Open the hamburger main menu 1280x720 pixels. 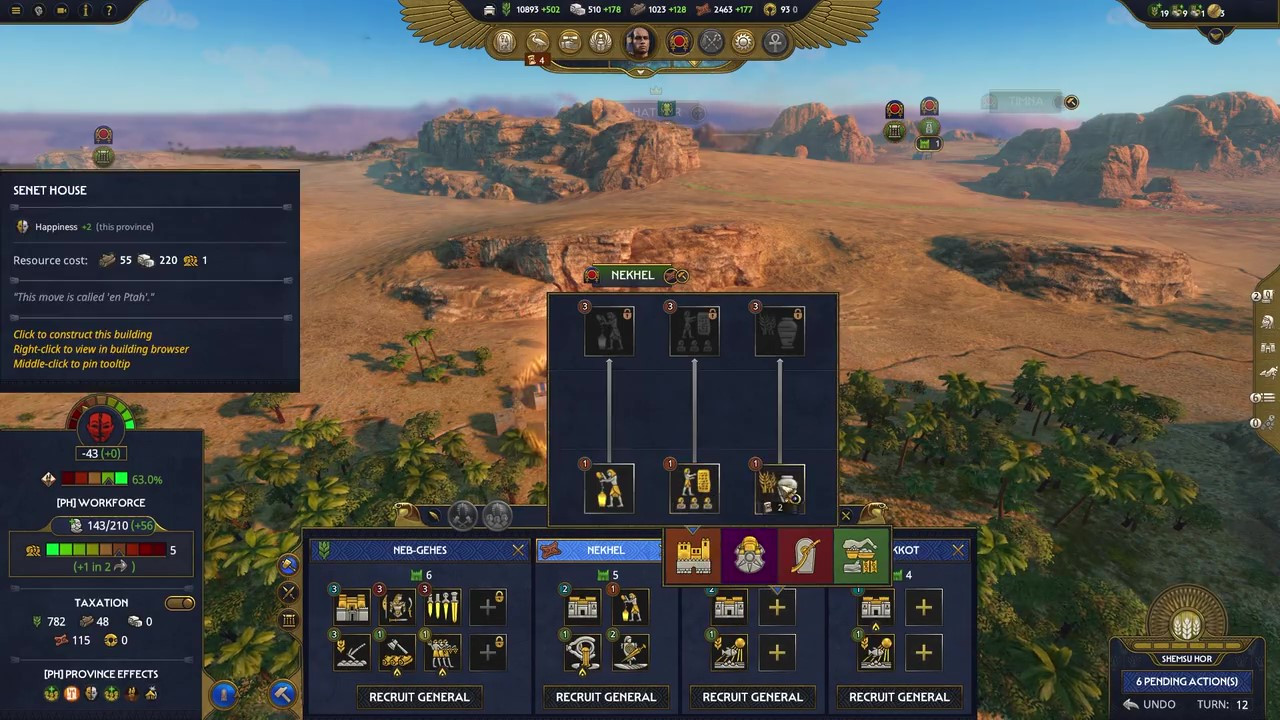point(15,11)
